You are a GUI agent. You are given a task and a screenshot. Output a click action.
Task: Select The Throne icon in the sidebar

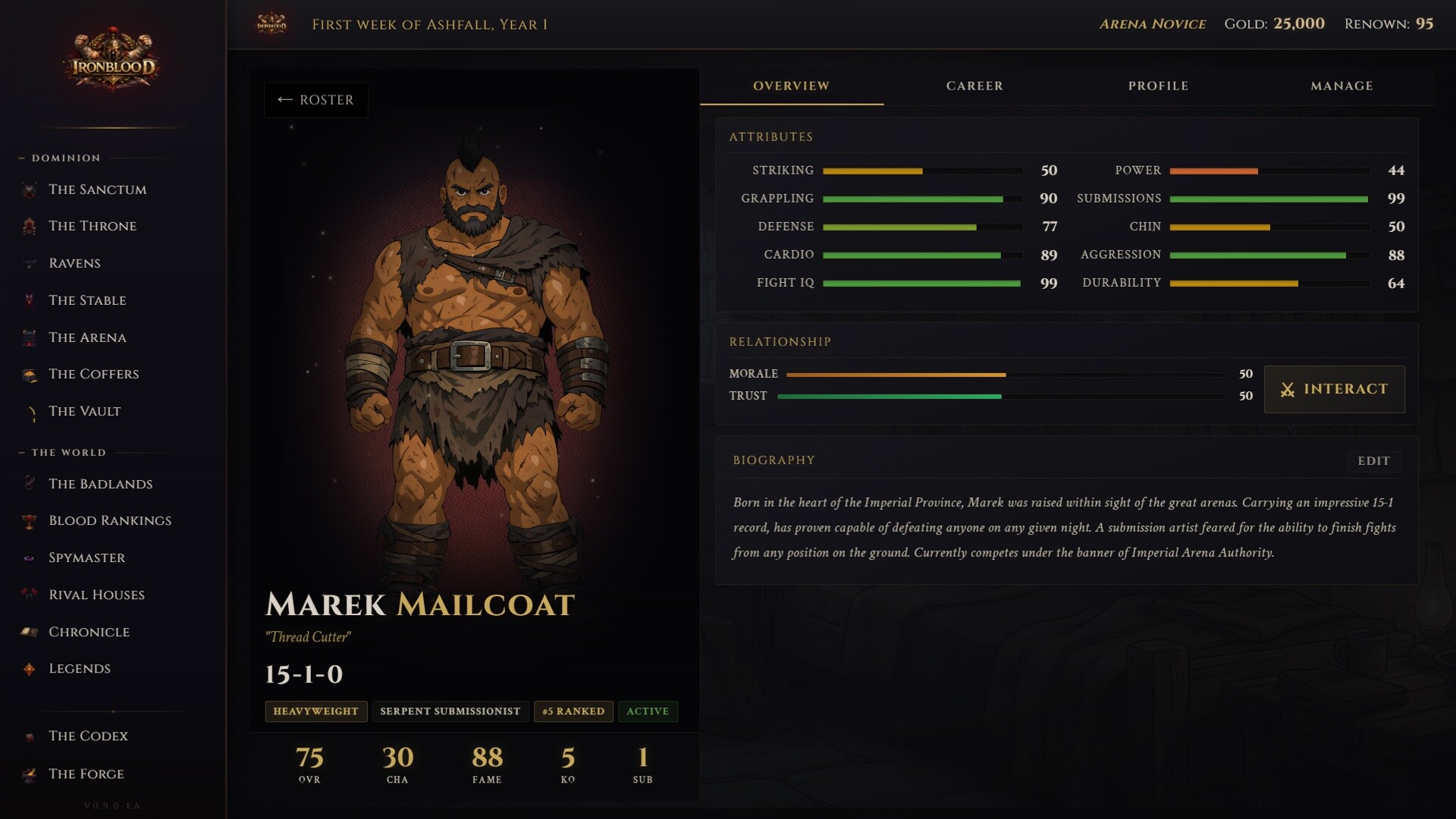(30, 225)
